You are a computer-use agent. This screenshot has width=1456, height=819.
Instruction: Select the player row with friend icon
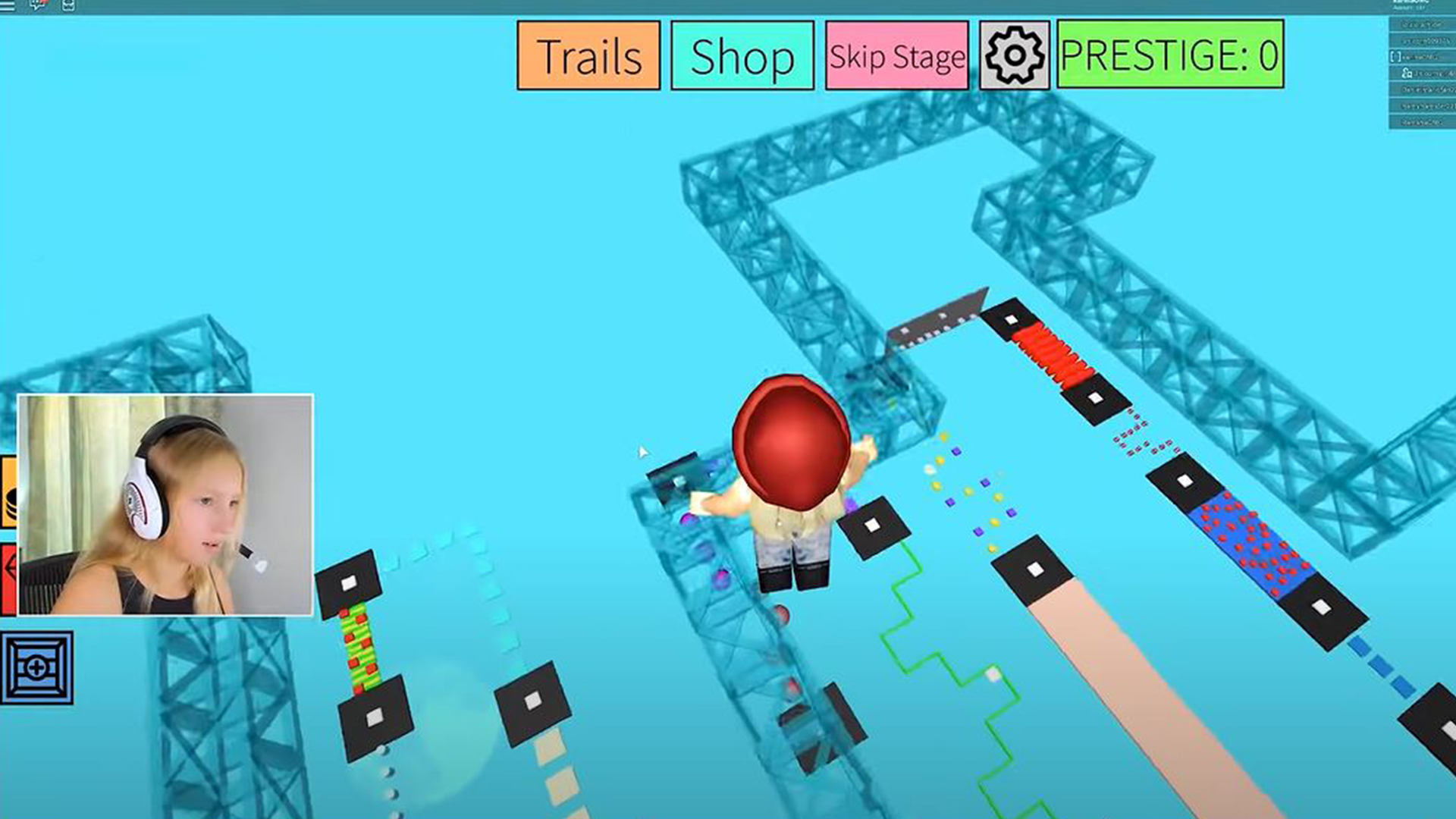tap(1422, 73)
